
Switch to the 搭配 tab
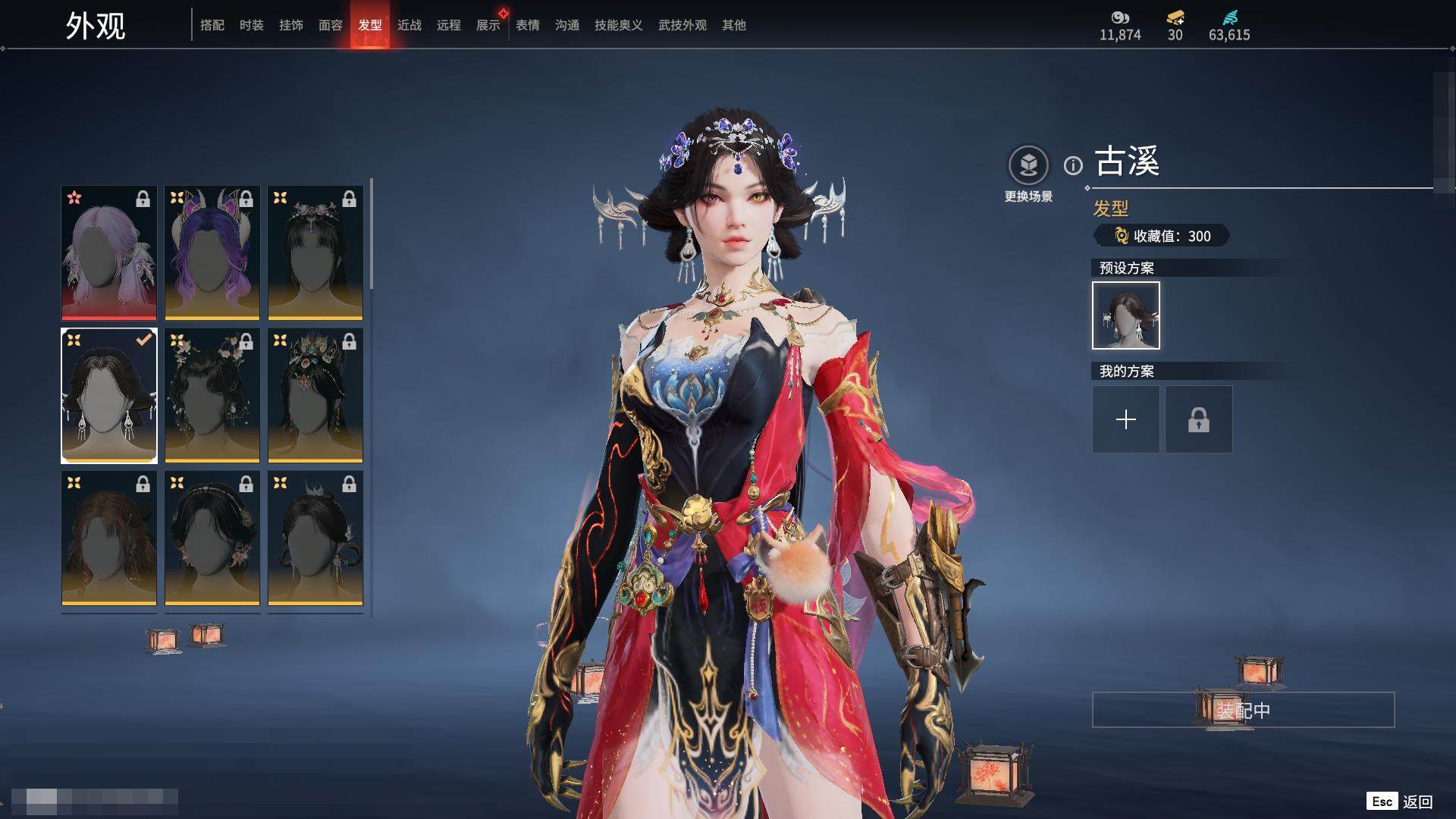click(x=212, y=25)
